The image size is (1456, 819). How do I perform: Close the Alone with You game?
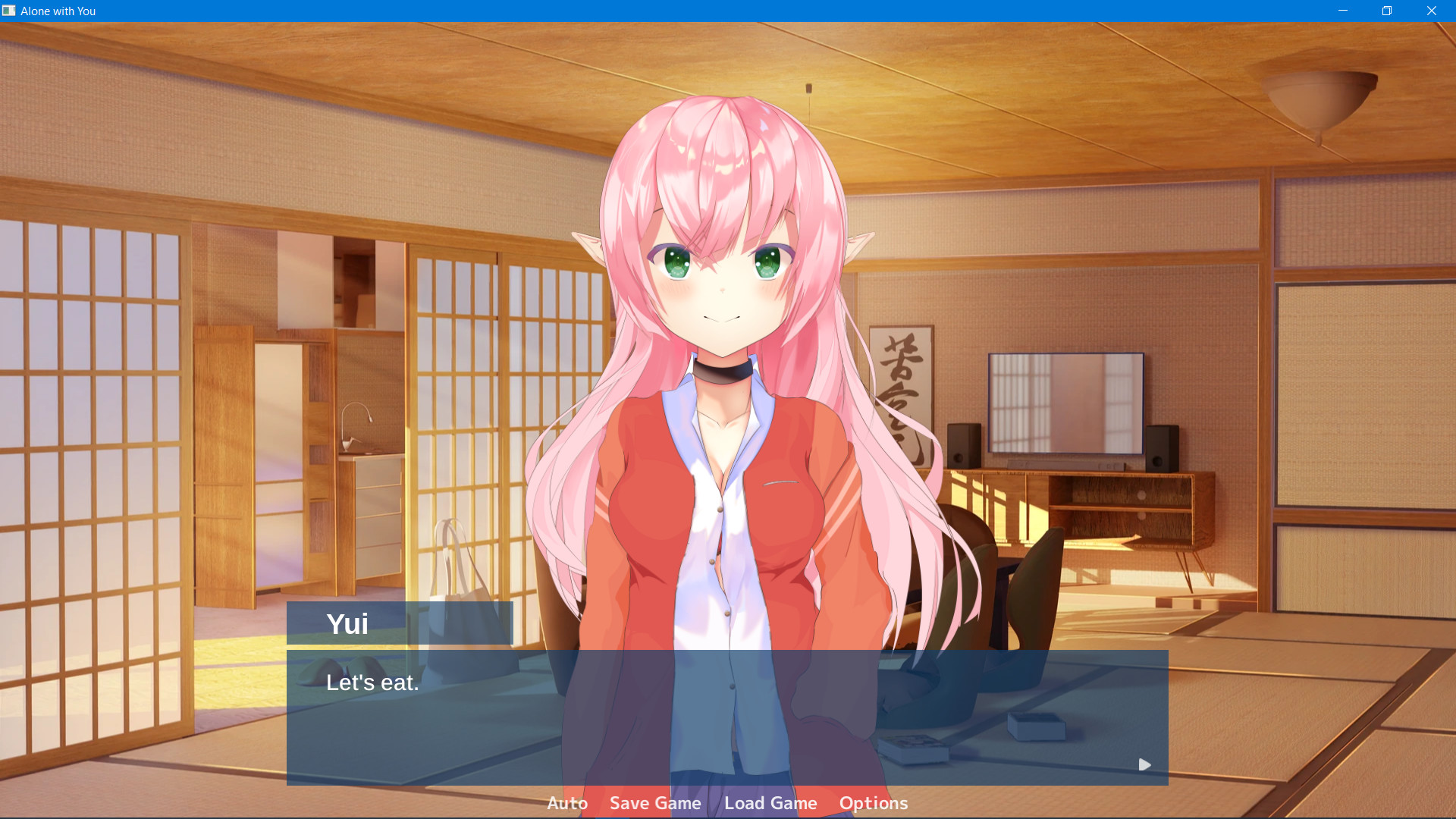tap(1431, 11)
